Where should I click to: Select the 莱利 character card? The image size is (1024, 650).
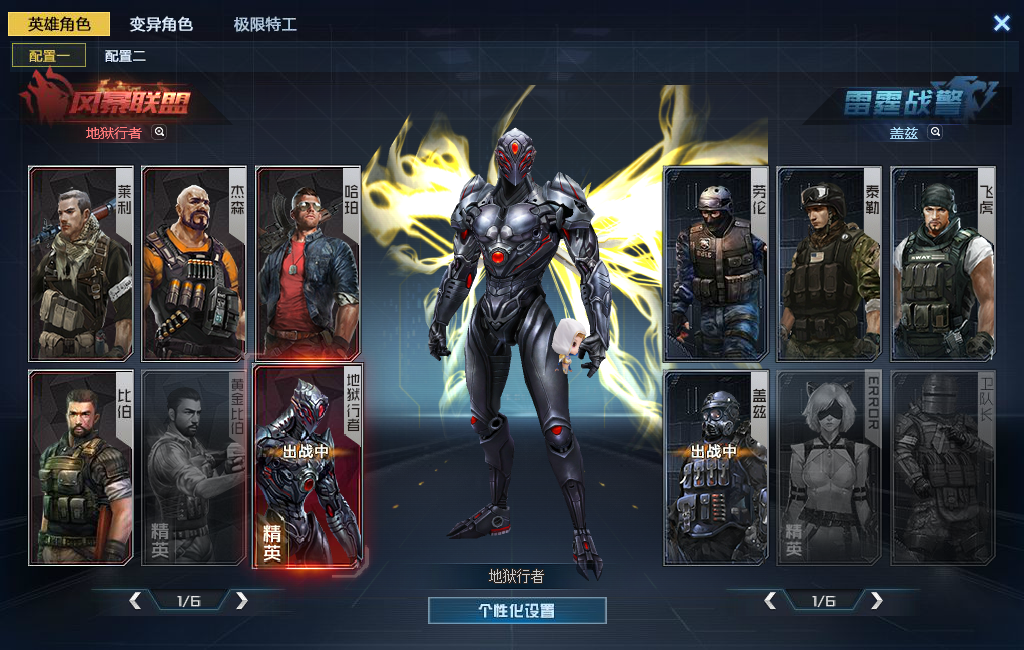pos(81,263)
